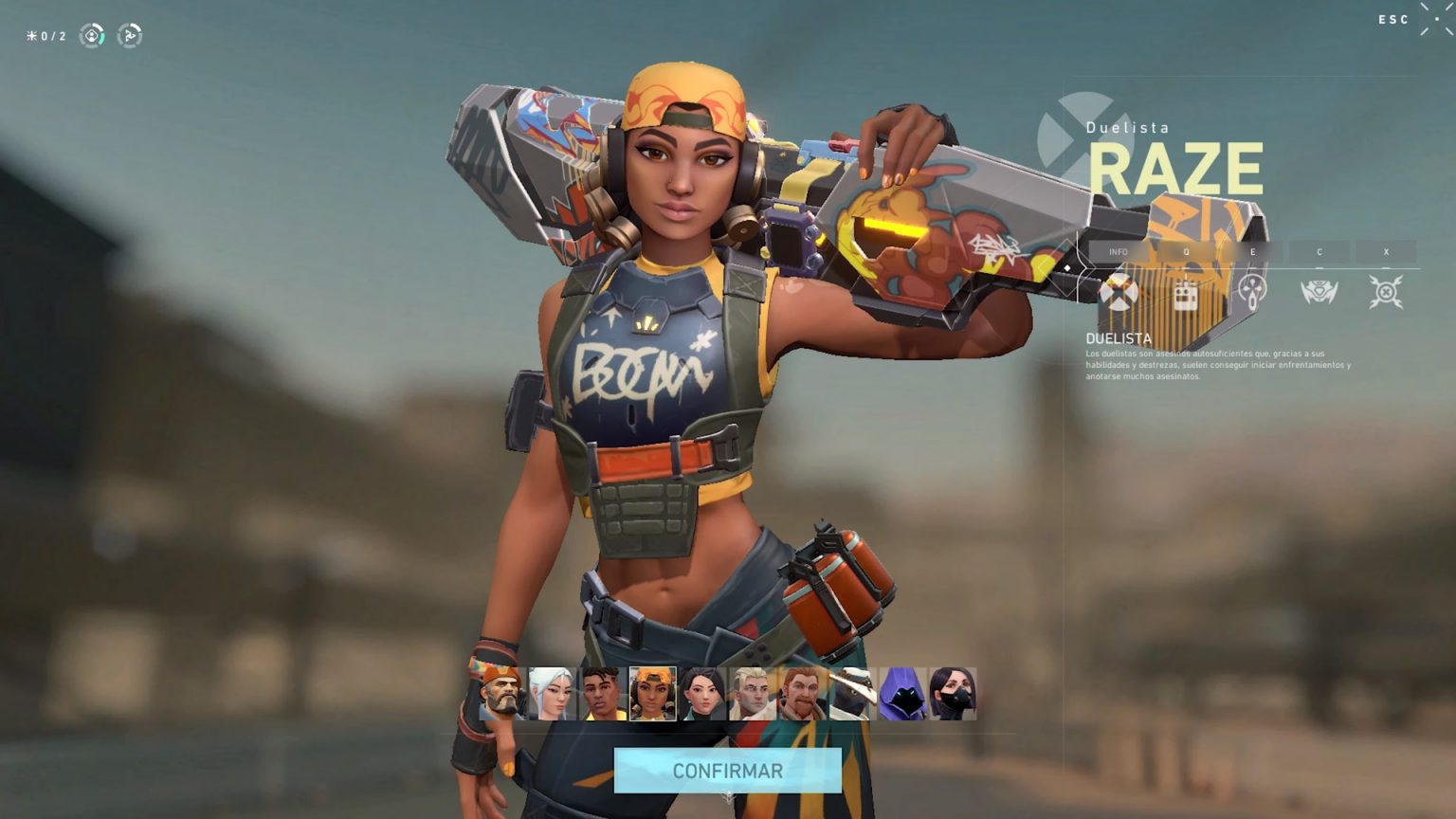Switch to the INFO tab
Image resolution: width=1456 pixels, height=819 pixels.
click(1119, 252)
